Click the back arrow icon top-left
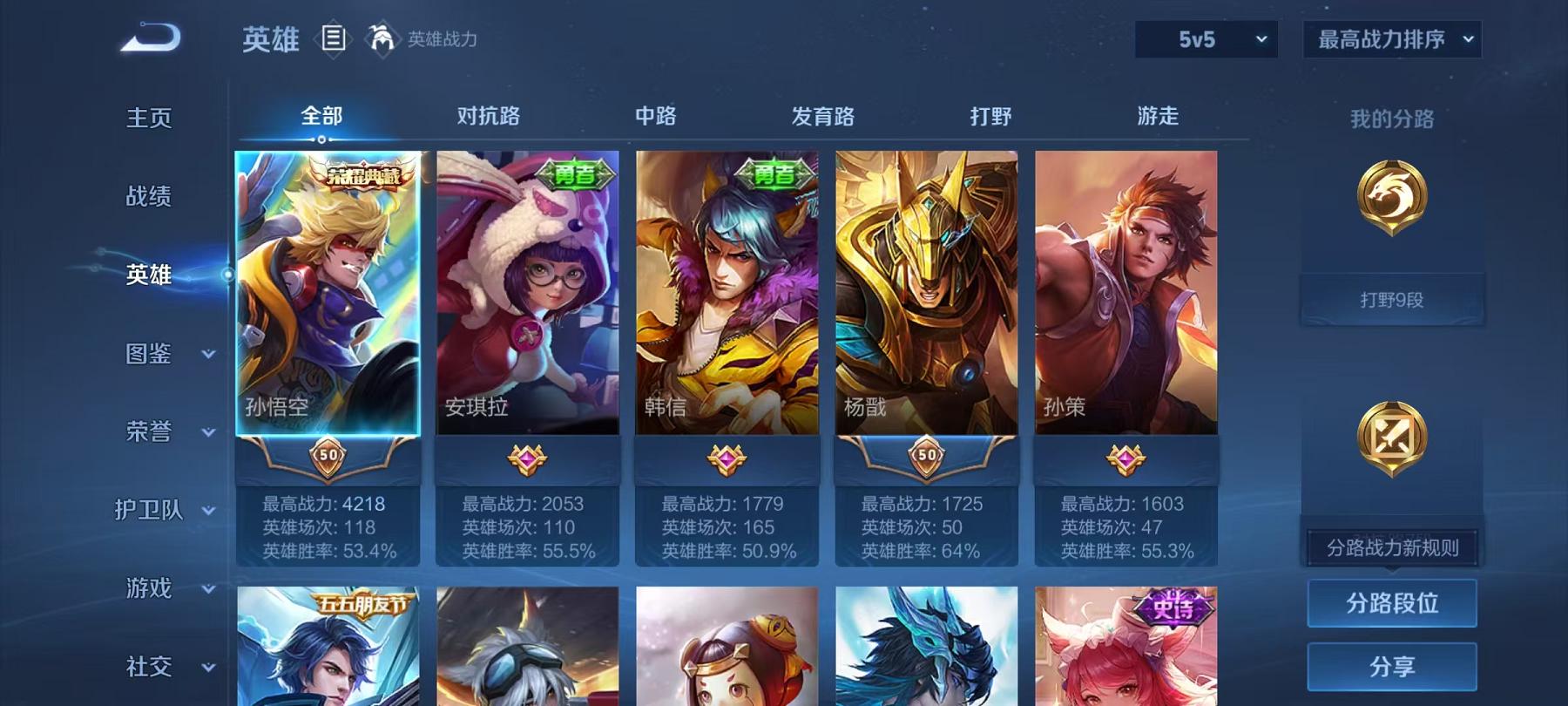The height and width of the screenshot is (706, 1568). [150, 37]
